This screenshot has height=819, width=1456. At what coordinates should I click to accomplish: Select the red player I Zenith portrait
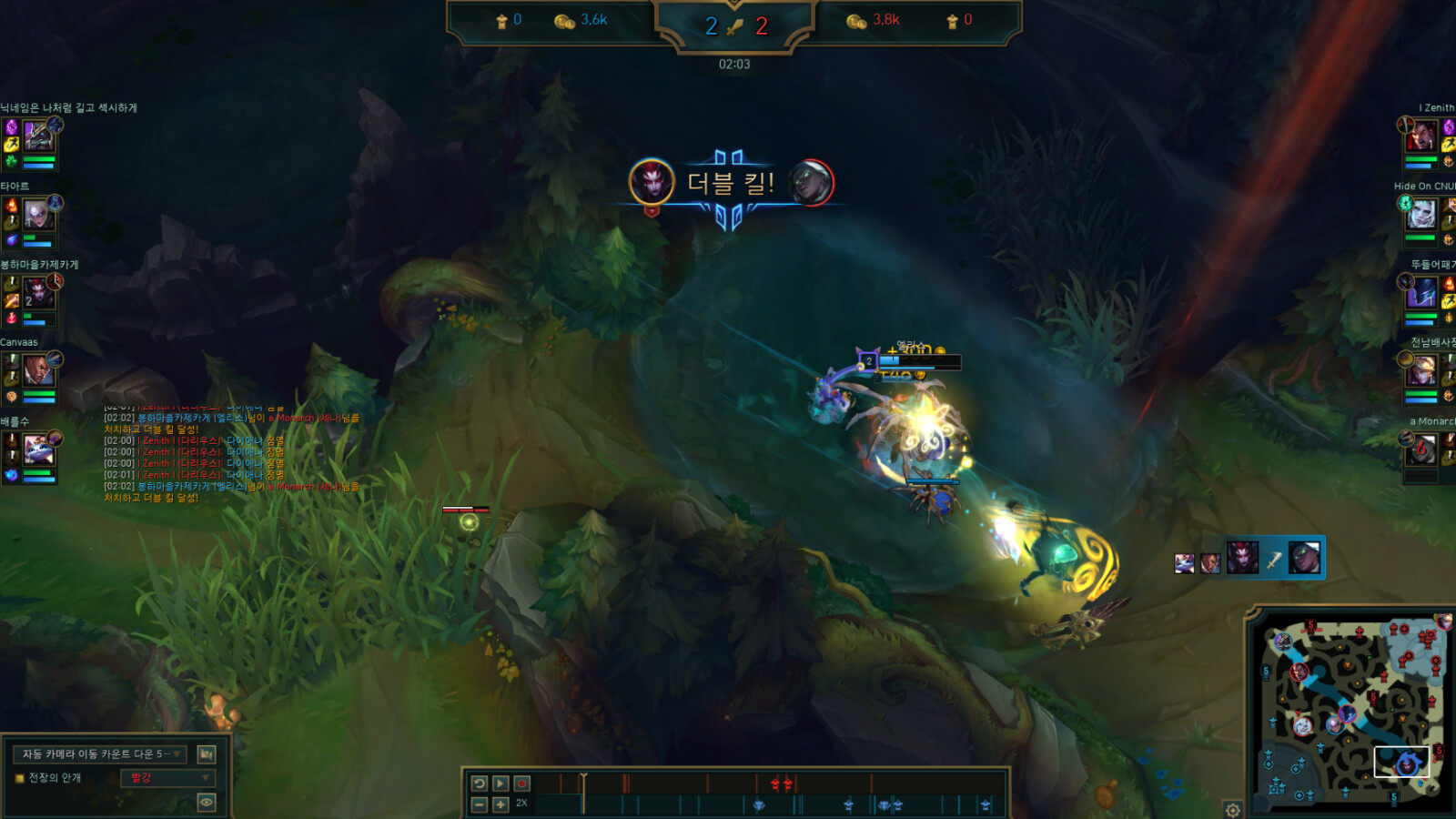coord(1422,136)
